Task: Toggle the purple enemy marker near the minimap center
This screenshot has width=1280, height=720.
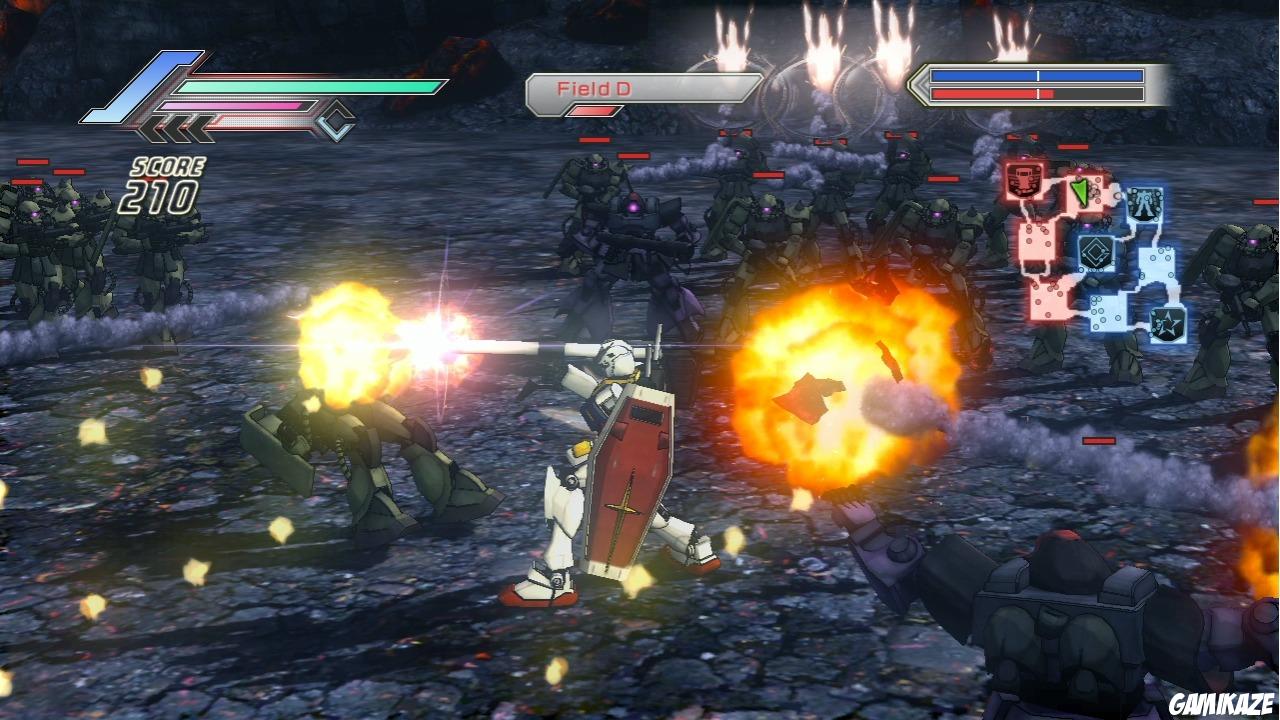Action: (x=1088, y=226)
